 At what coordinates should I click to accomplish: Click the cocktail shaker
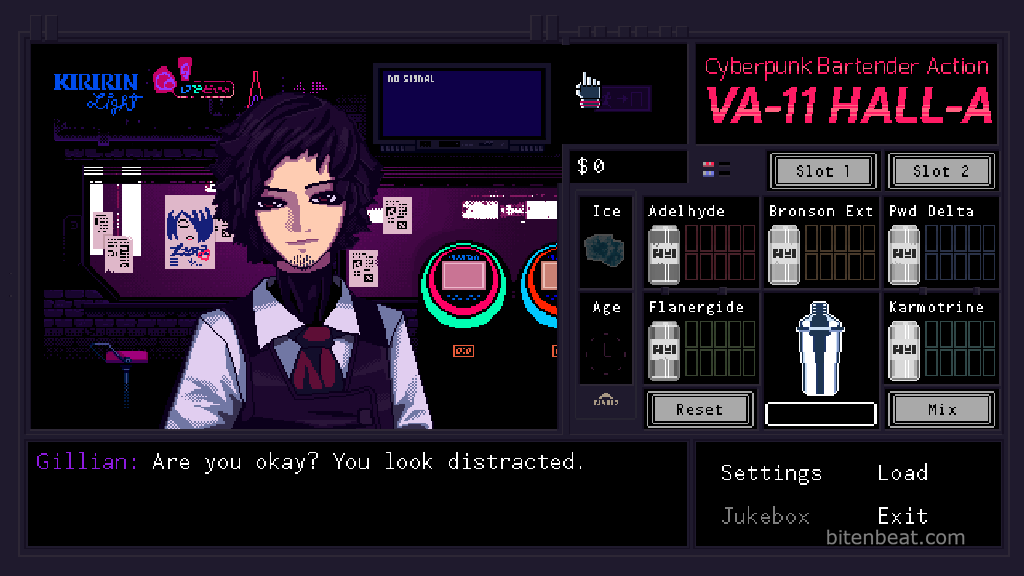coord(820,348)
